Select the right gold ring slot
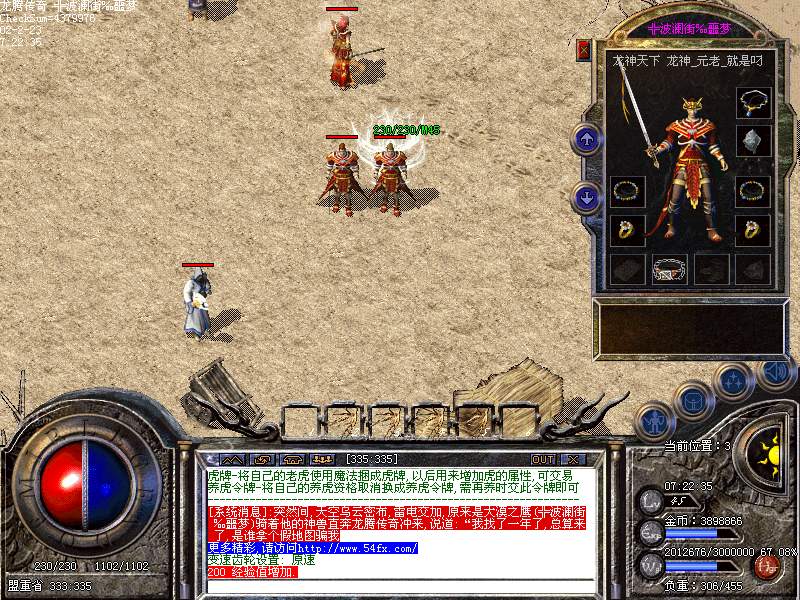800x600 pixels. point(752,229)
